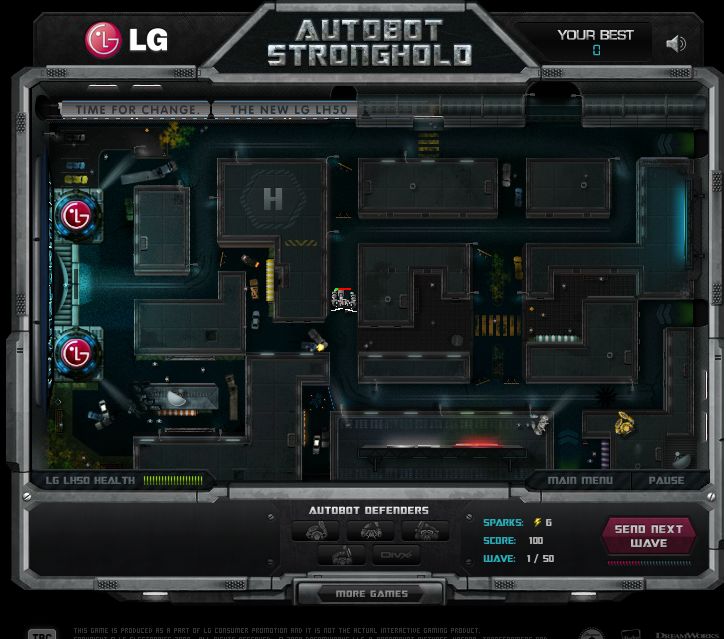The image size is (726, 639).
Task: Open the More Games link
Action: coord(371,594)
